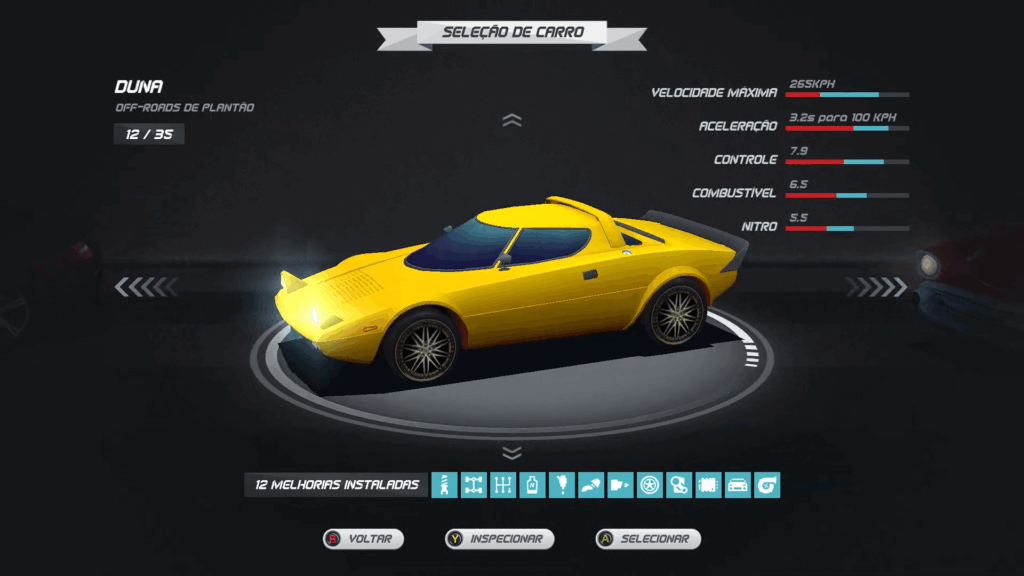The width and height of the screenshot is (1024, 576).
Task: Show the next car with right arrows
Action: click(x=877, y=288)
